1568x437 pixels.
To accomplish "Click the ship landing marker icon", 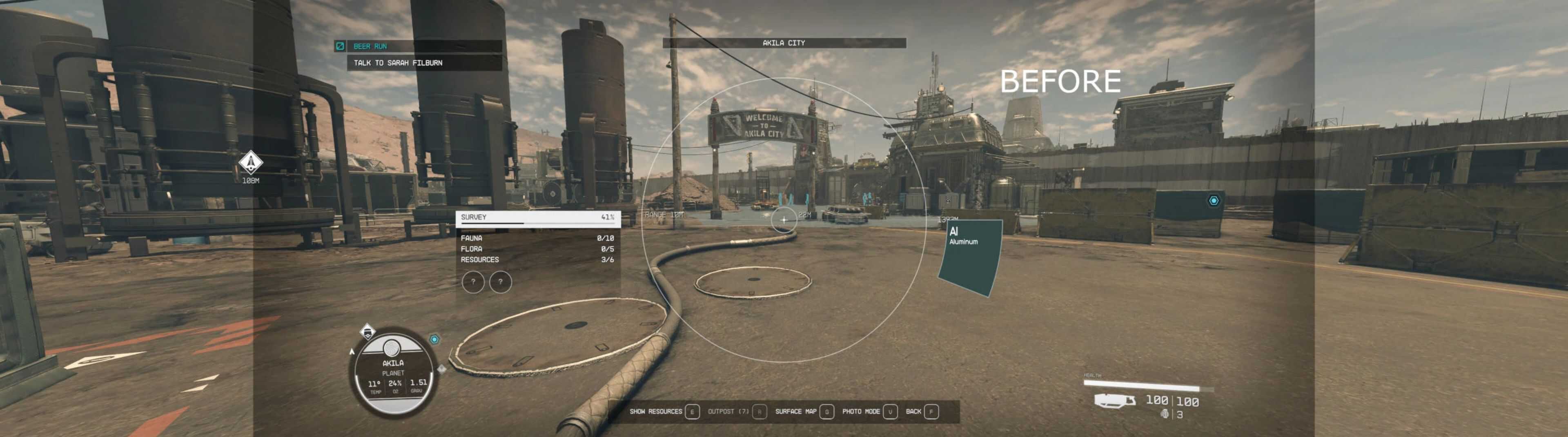I will point(250,162).
